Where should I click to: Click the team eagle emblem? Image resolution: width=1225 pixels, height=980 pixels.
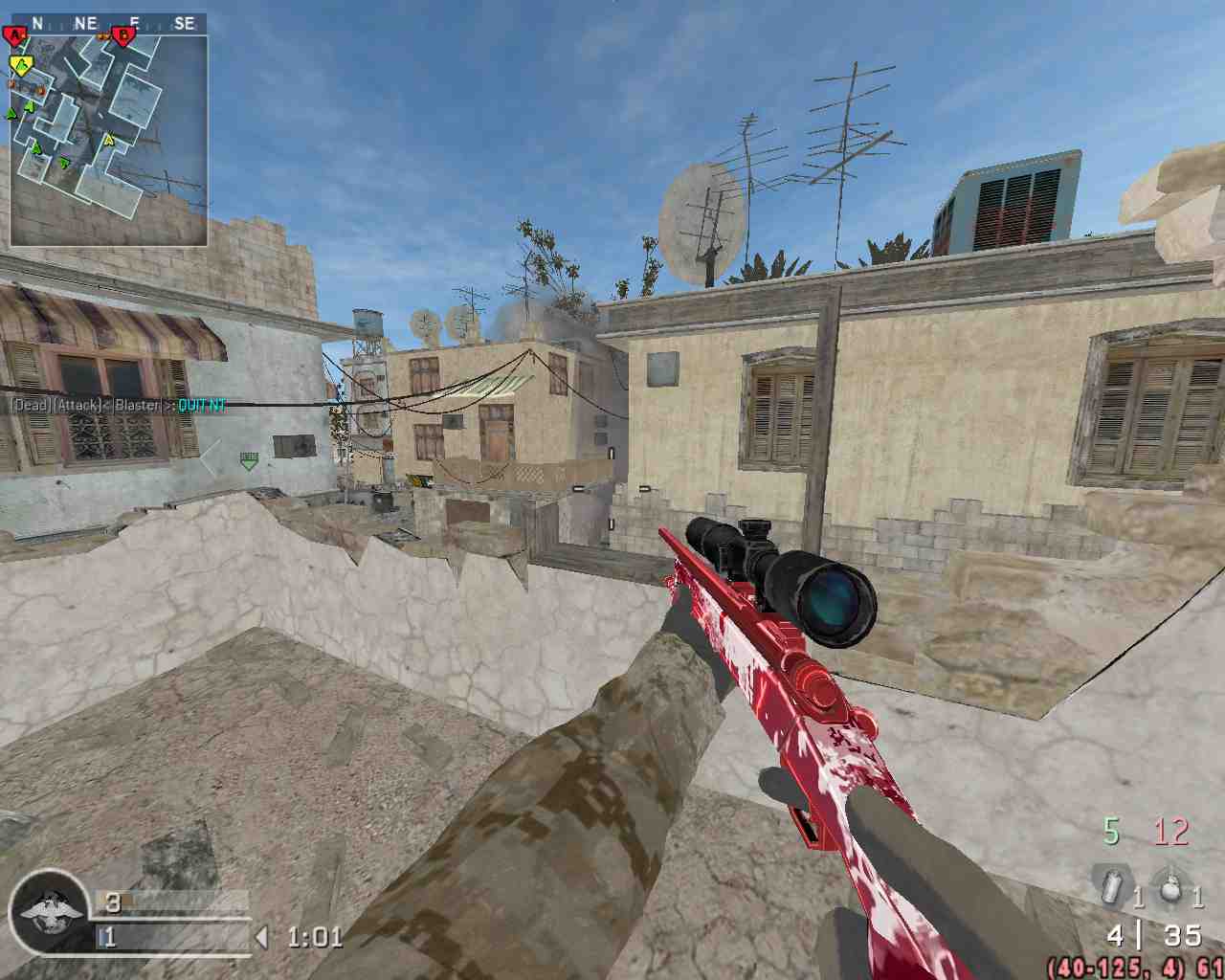(x=47, y=912)
